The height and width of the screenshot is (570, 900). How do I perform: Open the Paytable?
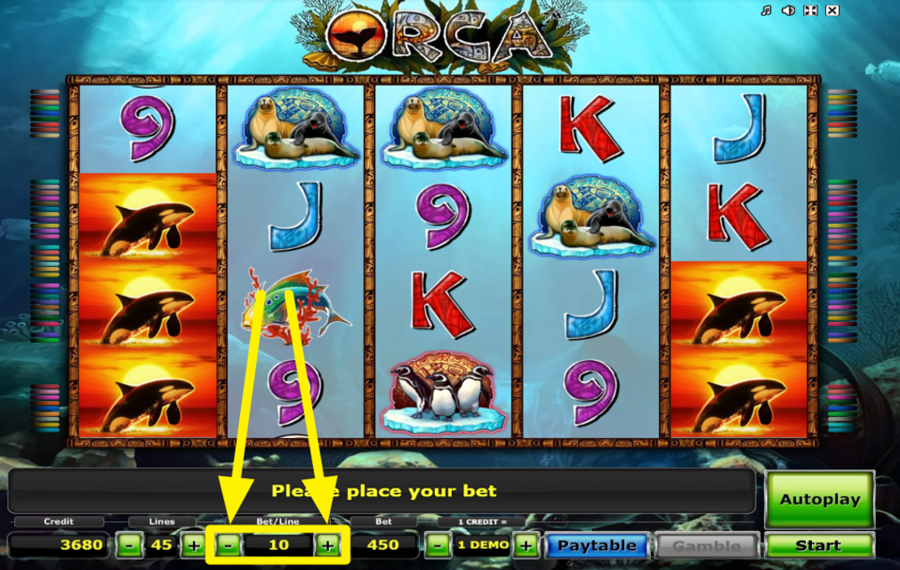point(596,546)
